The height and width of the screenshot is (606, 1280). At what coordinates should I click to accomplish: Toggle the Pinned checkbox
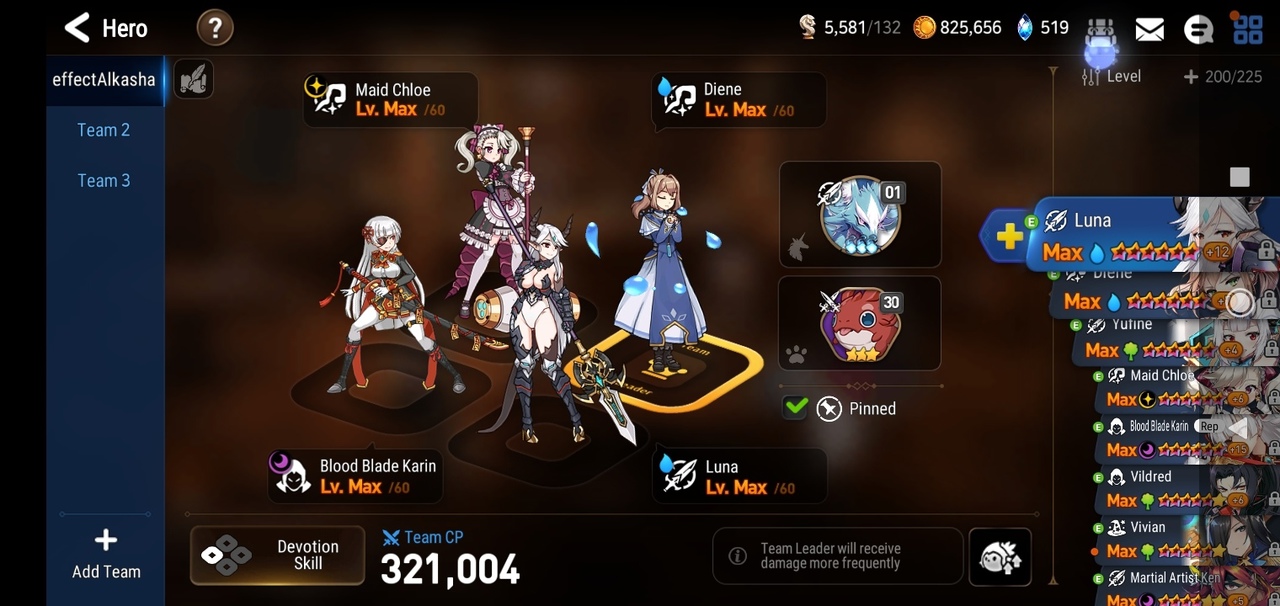coord(796,408)
